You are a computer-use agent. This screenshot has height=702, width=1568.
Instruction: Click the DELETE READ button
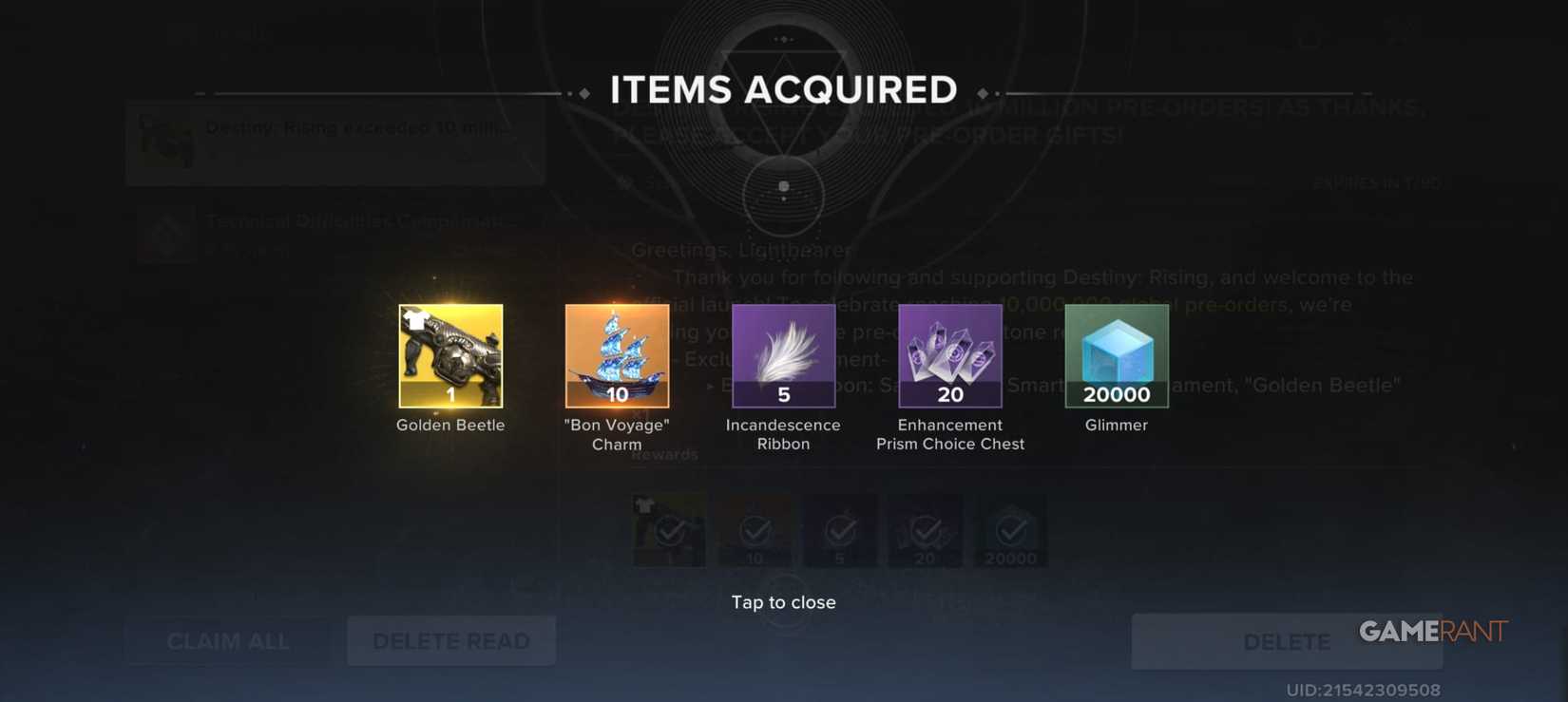tap(450, 641)
